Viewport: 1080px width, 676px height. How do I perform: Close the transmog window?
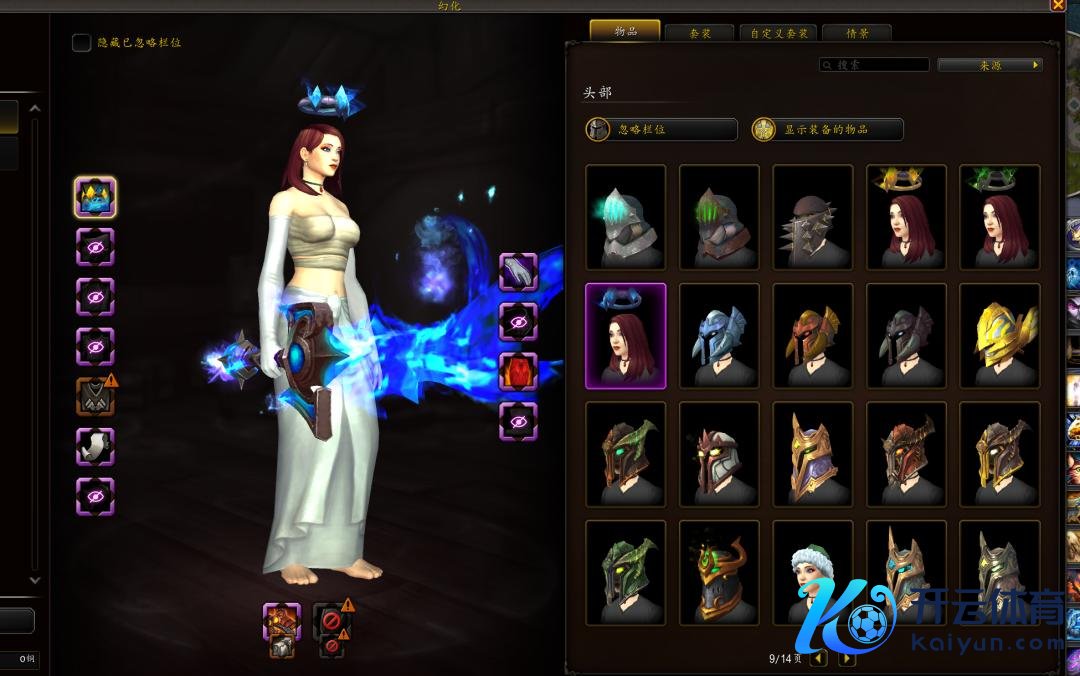(x=1058, y=5)
